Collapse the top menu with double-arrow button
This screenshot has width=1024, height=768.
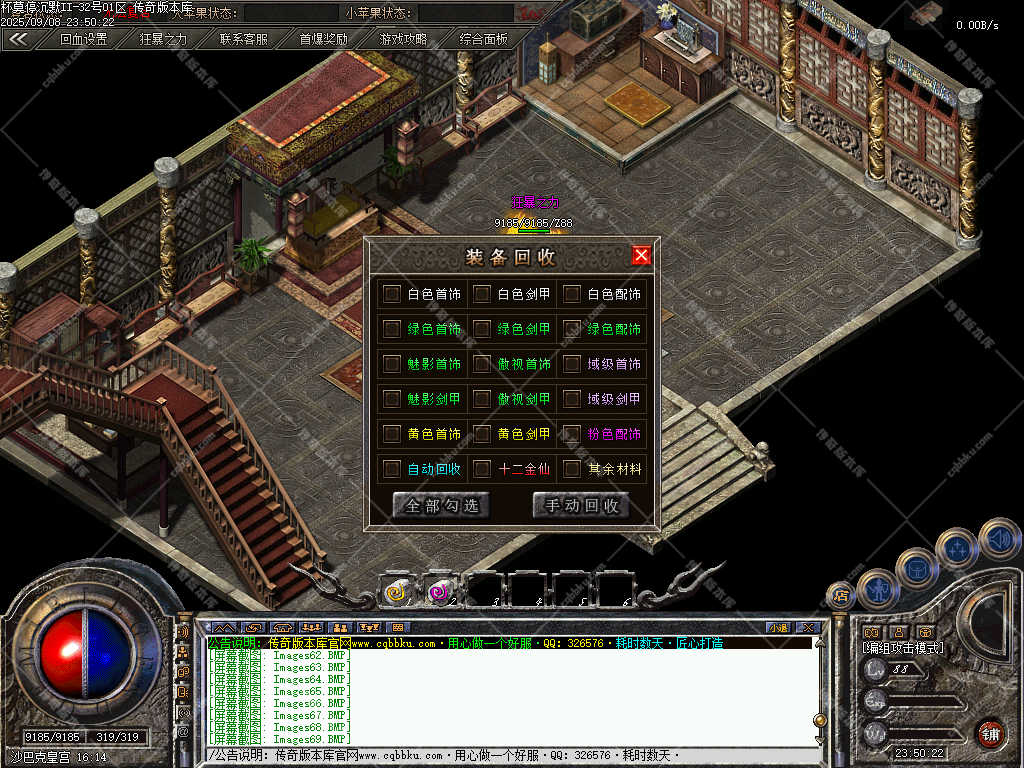[x=18, y=40]
